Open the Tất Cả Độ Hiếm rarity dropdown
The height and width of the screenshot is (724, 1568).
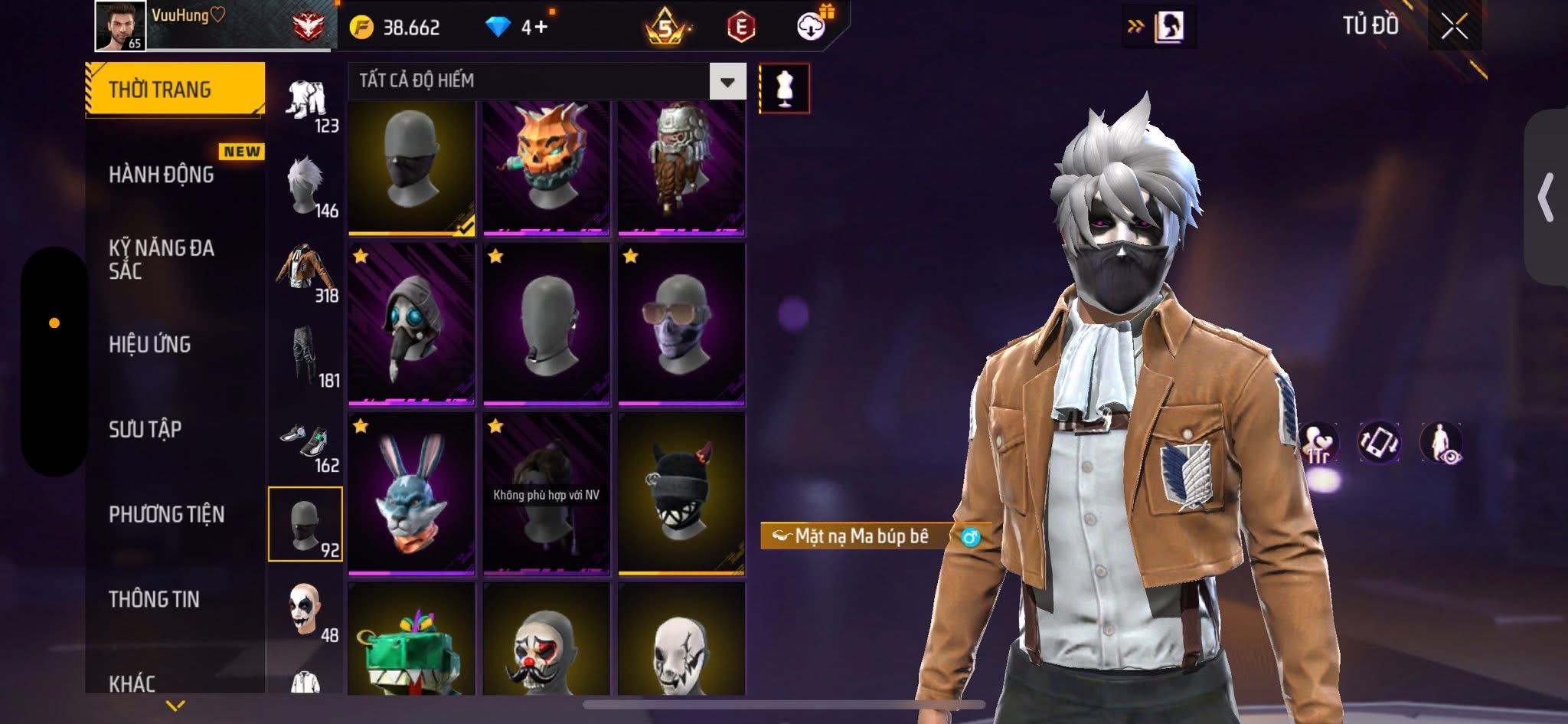tap(727, 81)
